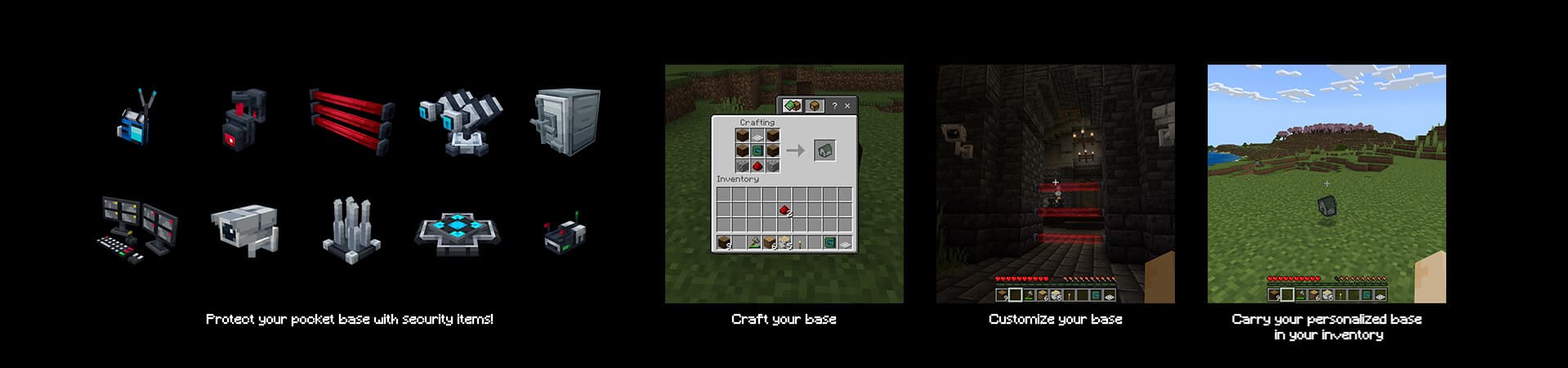Open the "Customize your base" screenshot
1568x368 pixels.
pyautogui.click(x=1055, y=184)
